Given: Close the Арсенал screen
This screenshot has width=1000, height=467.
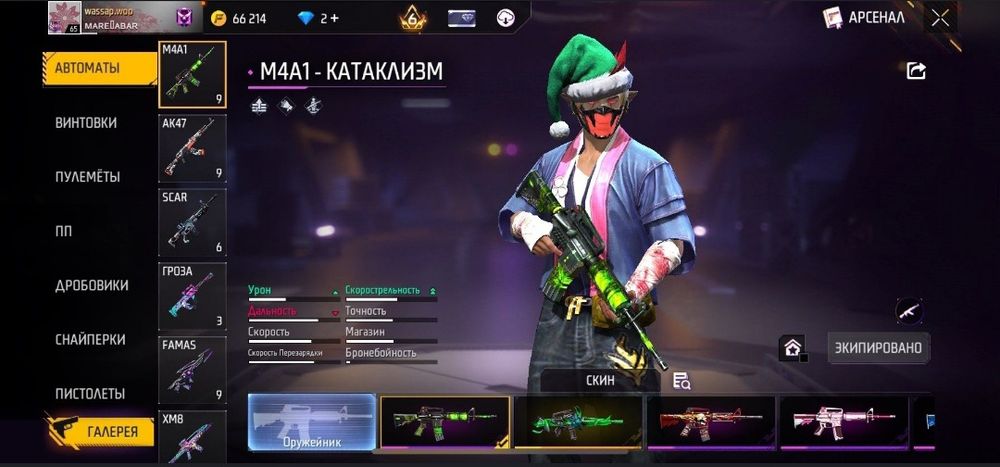Looking at the screenshot, I should point(940,18).
